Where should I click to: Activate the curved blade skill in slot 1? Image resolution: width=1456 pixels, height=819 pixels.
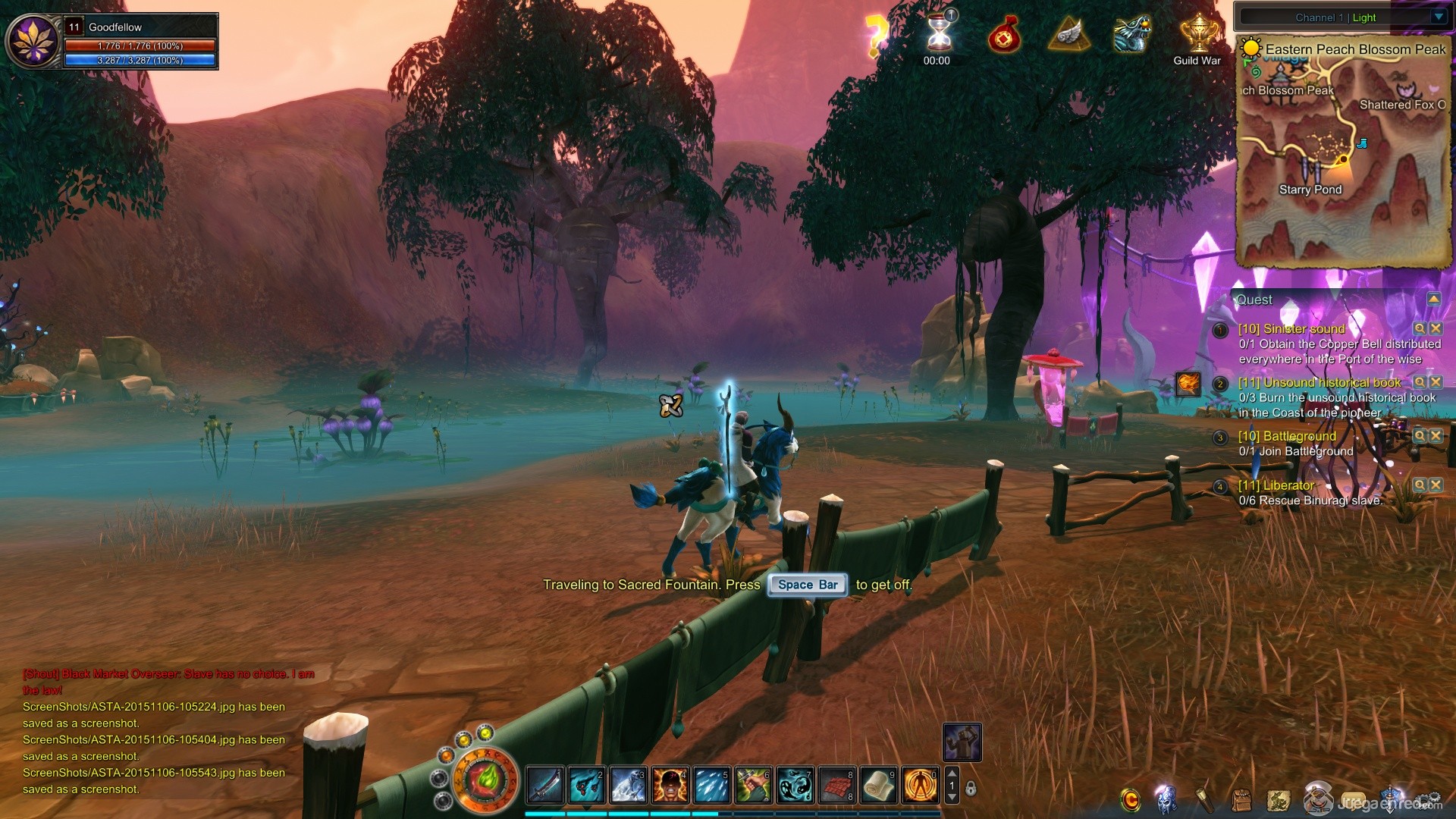pos(544,785)
